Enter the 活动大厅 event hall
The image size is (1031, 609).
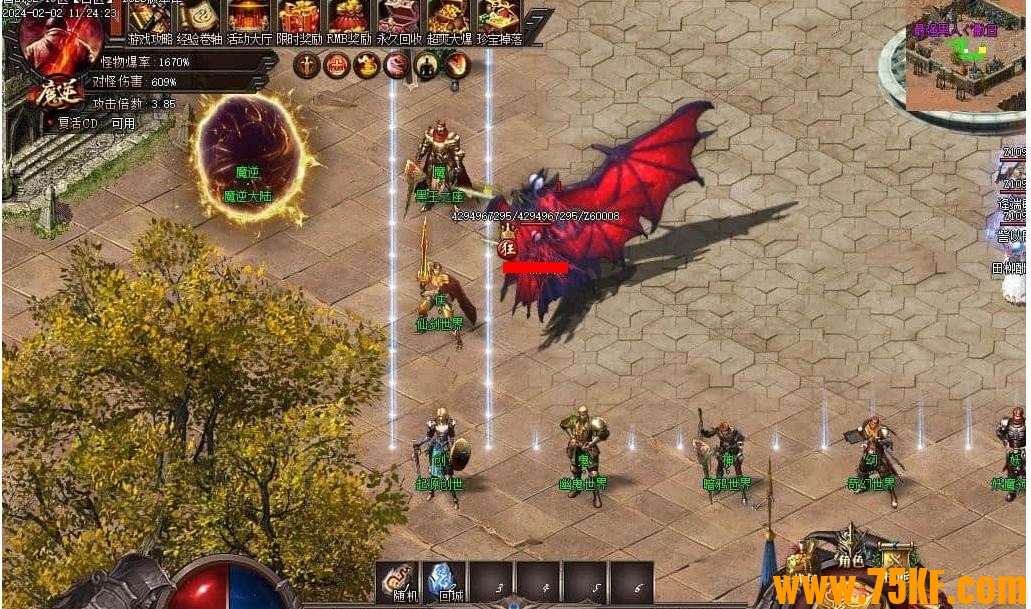[x=248, y=19]
